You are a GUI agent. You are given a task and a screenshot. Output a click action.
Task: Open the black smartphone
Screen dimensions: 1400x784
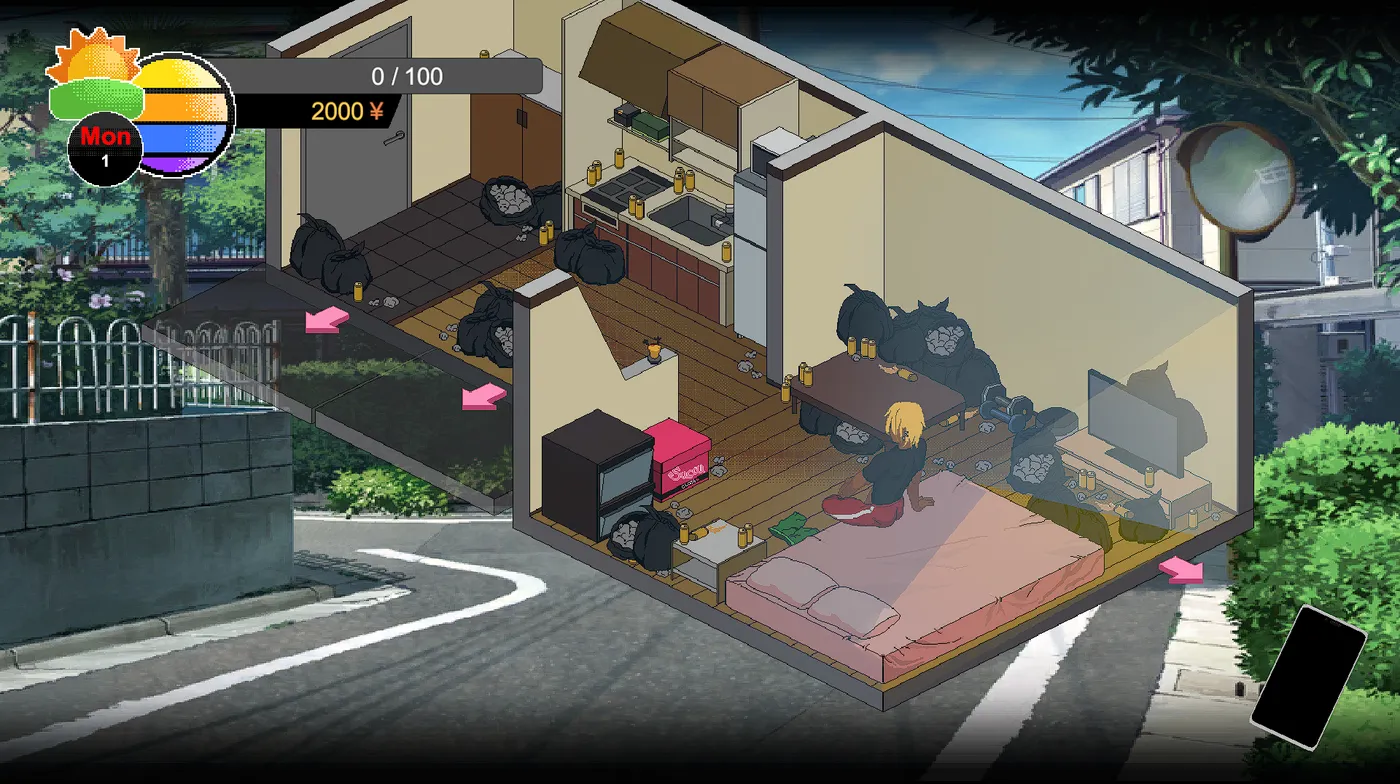pyautogui.click(x=1308, y=676)
